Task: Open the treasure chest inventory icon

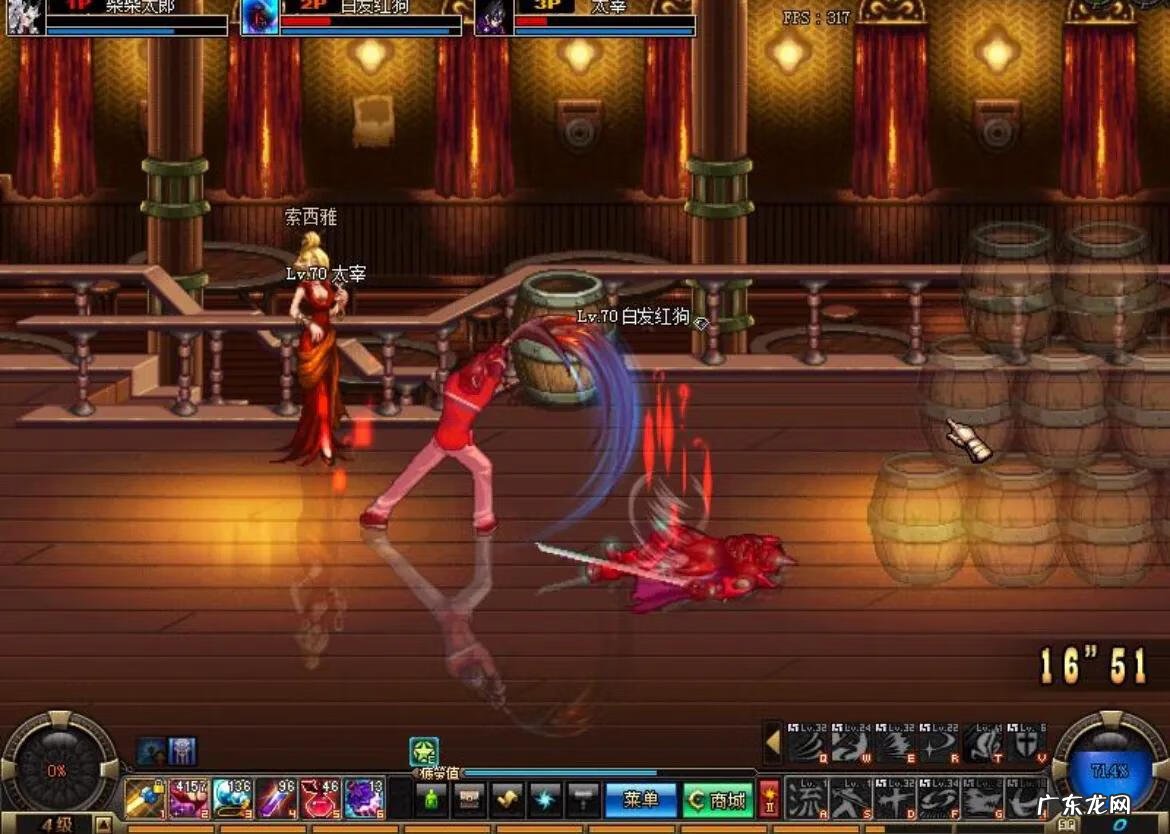Action: [x=469, y=799]
